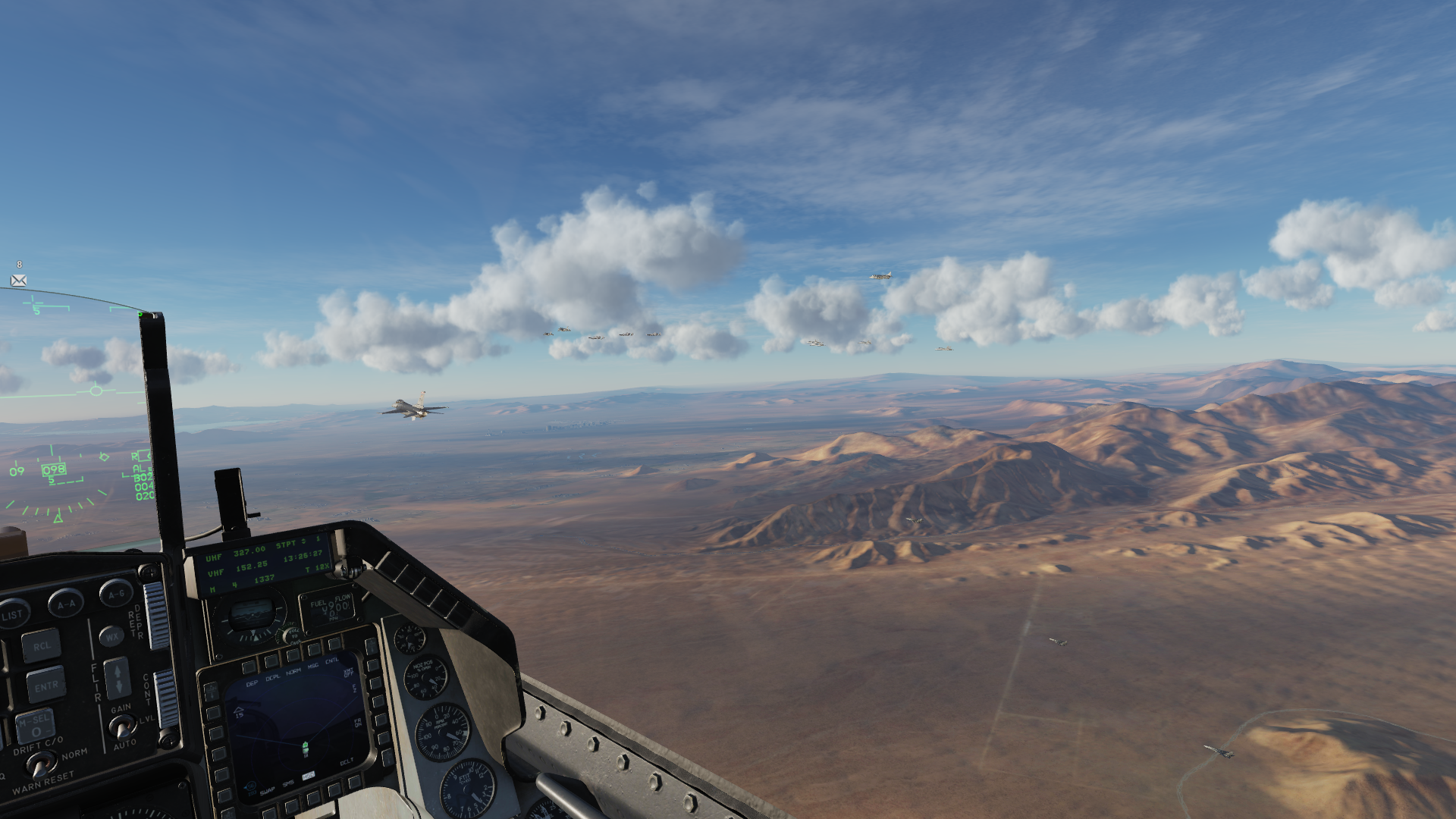Open the CNTL control page on MFD
The image size is (1456, 819).
click(332, 661)
